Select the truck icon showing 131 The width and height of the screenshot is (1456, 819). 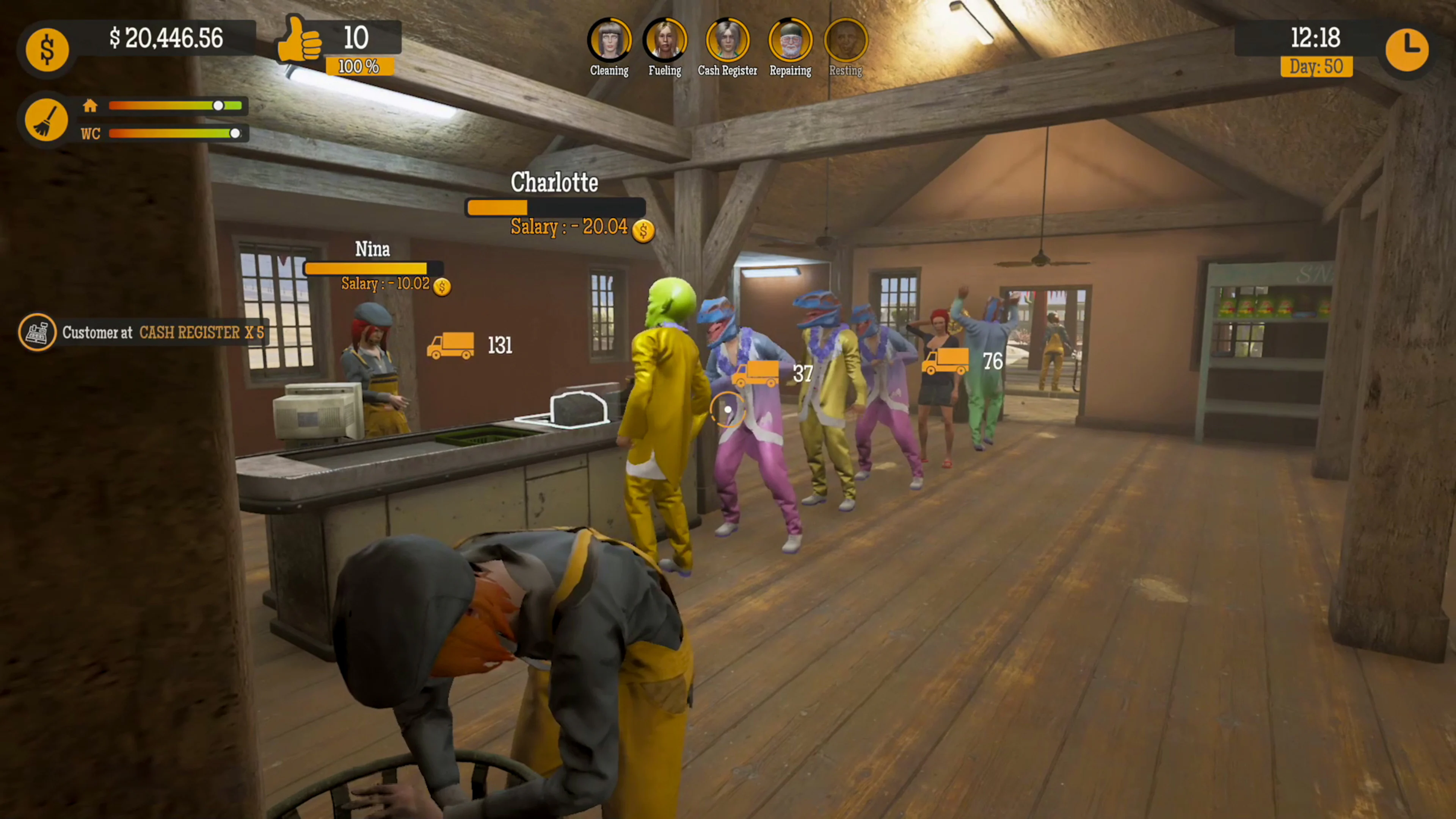[x=450, y=345]
